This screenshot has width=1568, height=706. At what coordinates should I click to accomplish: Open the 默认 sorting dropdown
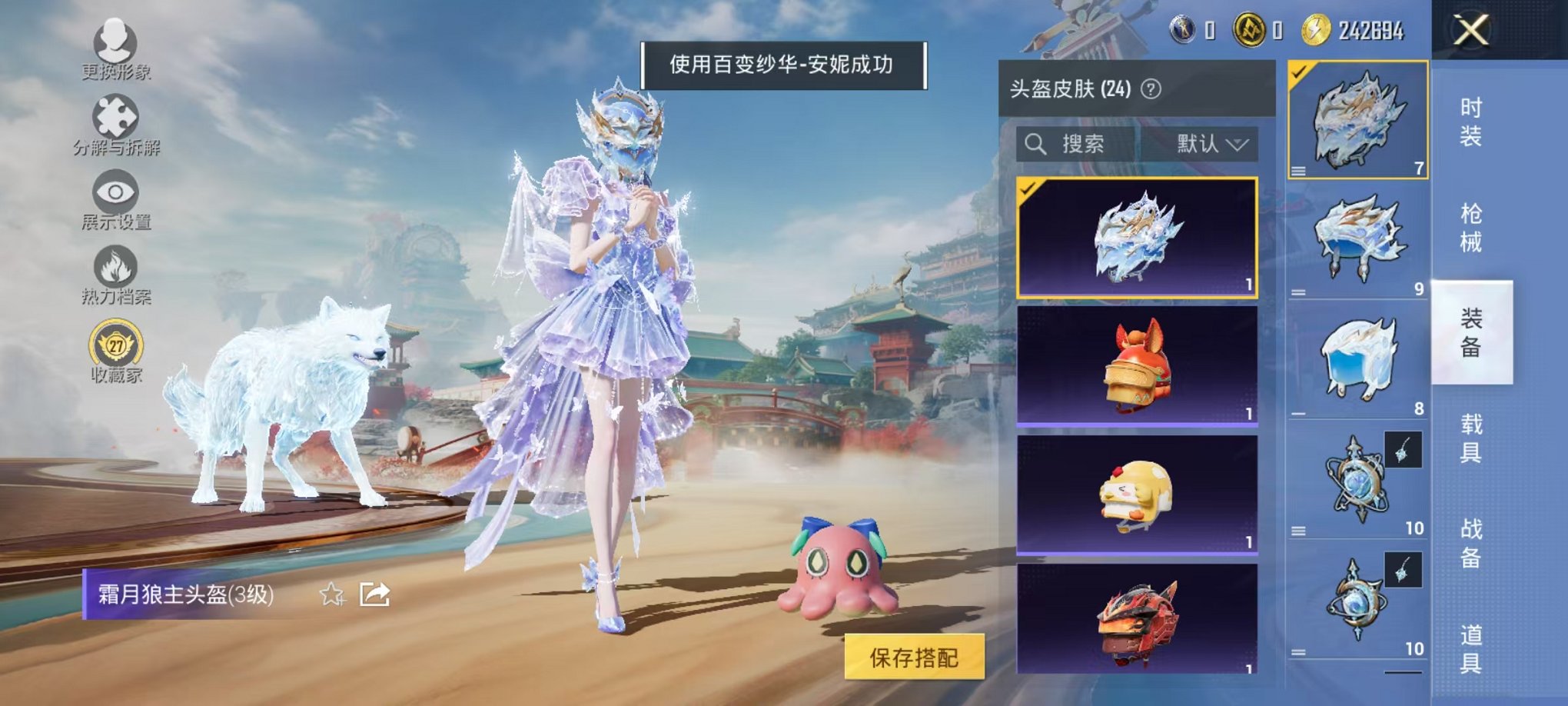click(x=1207, y=144)
